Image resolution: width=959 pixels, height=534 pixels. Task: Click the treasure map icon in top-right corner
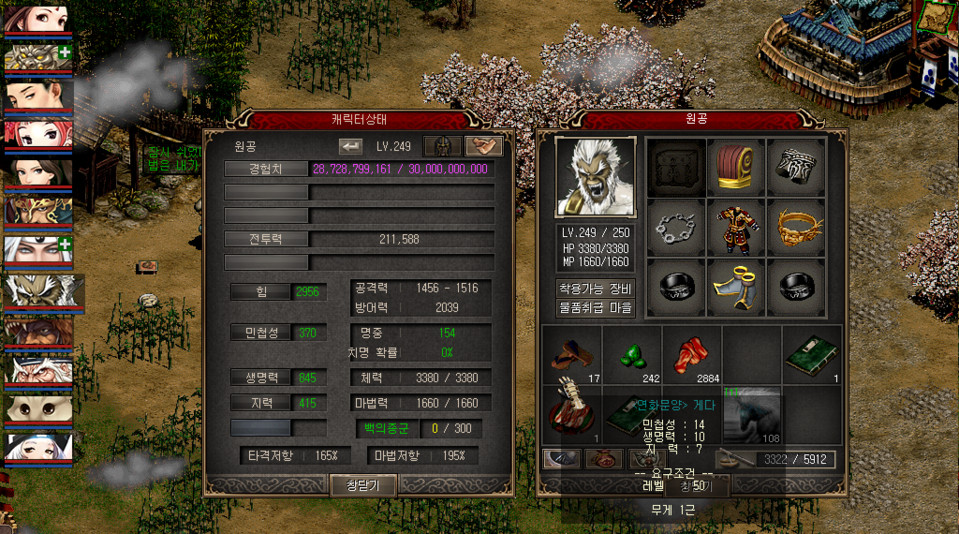tap(935, 17)
